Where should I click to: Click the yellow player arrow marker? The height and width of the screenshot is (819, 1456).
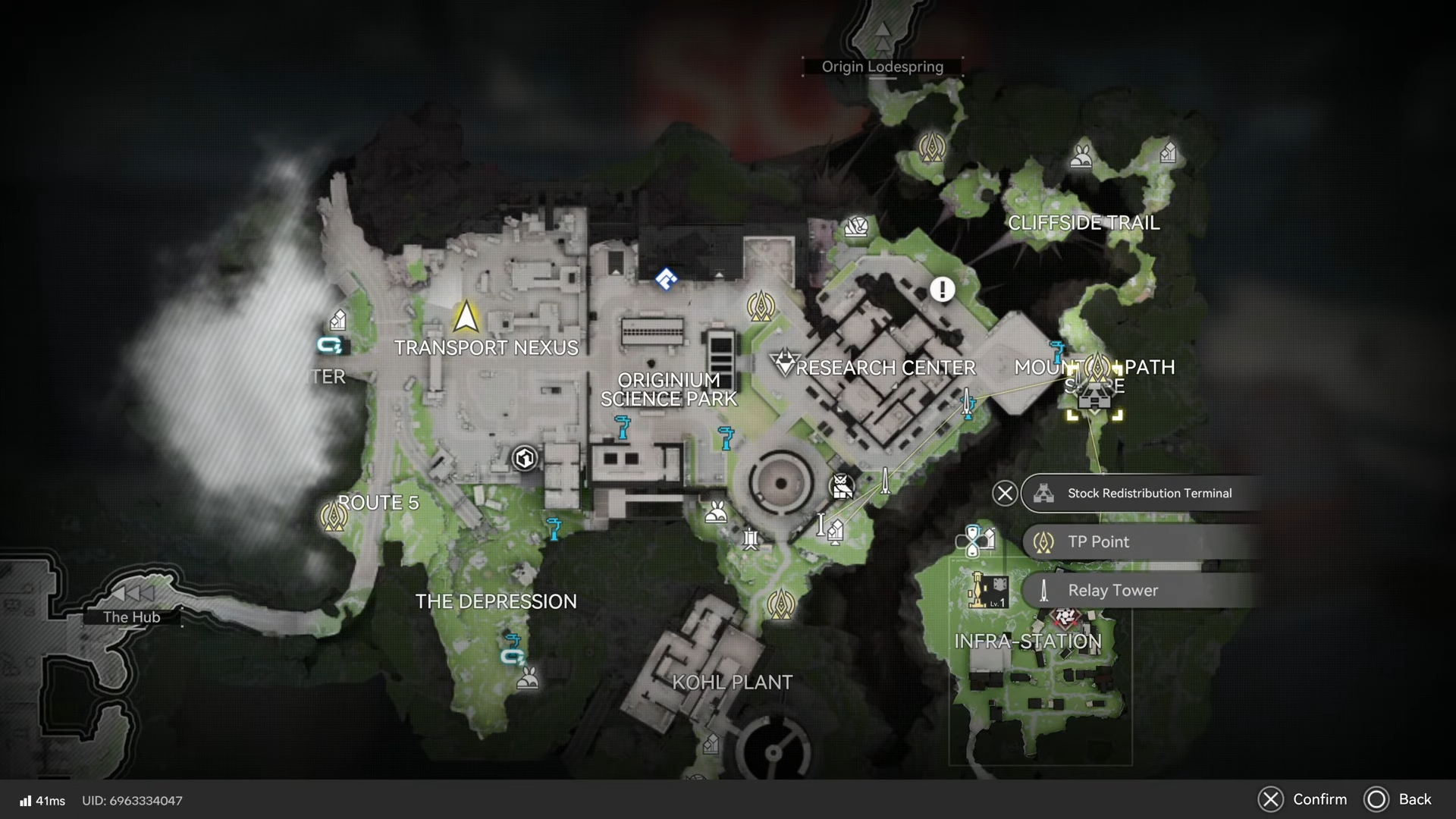(x=466, y=317)
